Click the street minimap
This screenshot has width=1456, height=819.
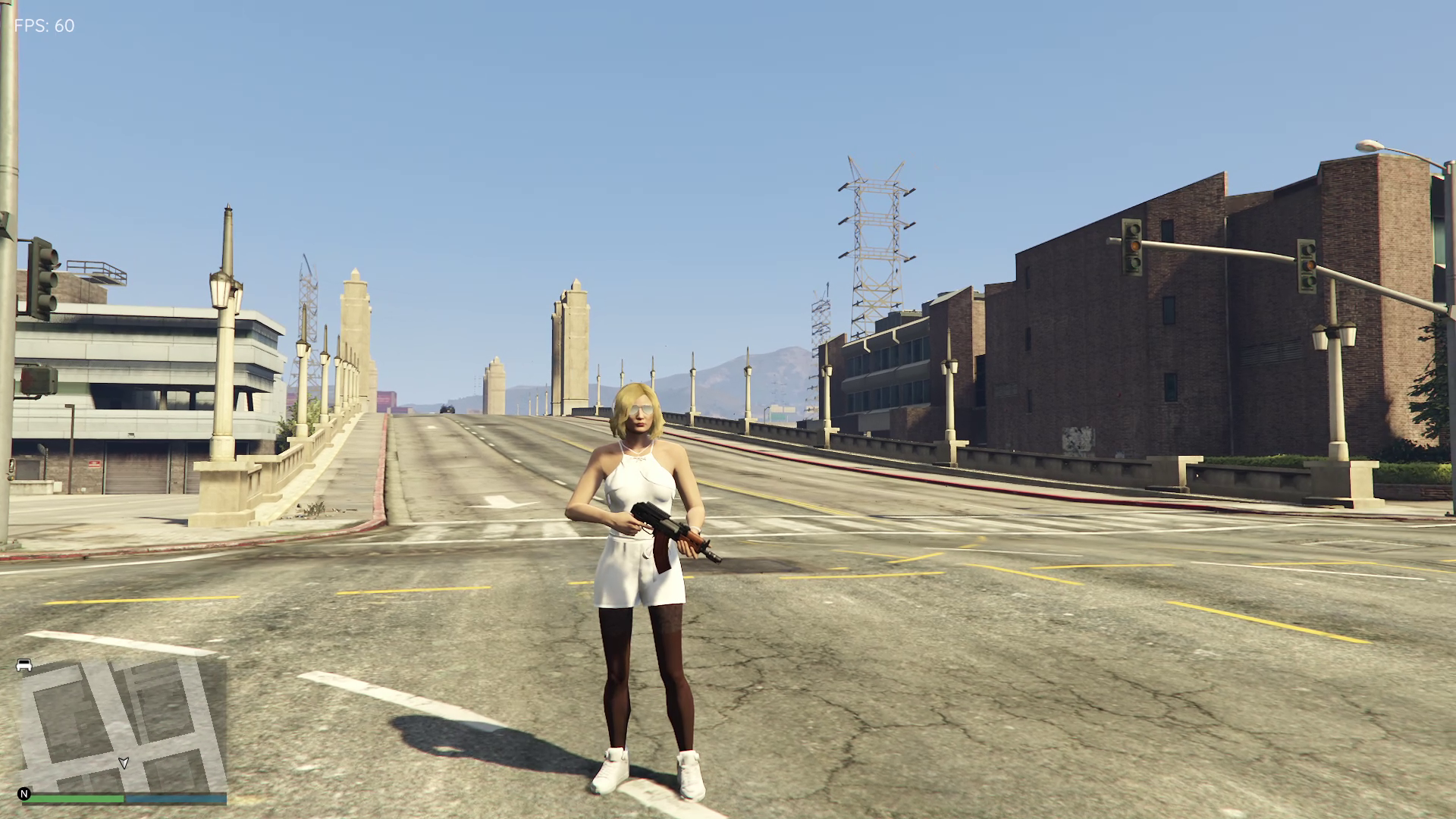123,724
